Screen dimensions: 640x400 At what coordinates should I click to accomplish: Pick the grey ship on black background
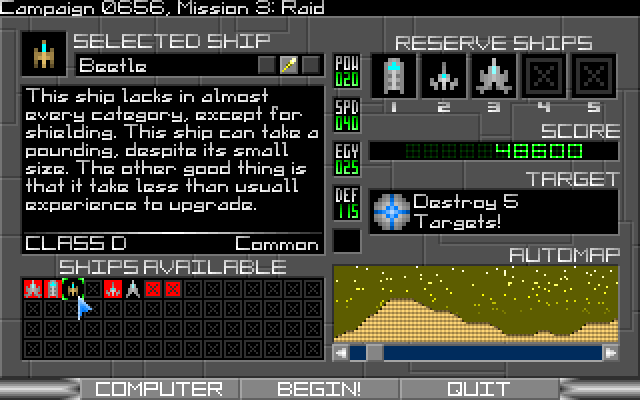click(132, 289)
